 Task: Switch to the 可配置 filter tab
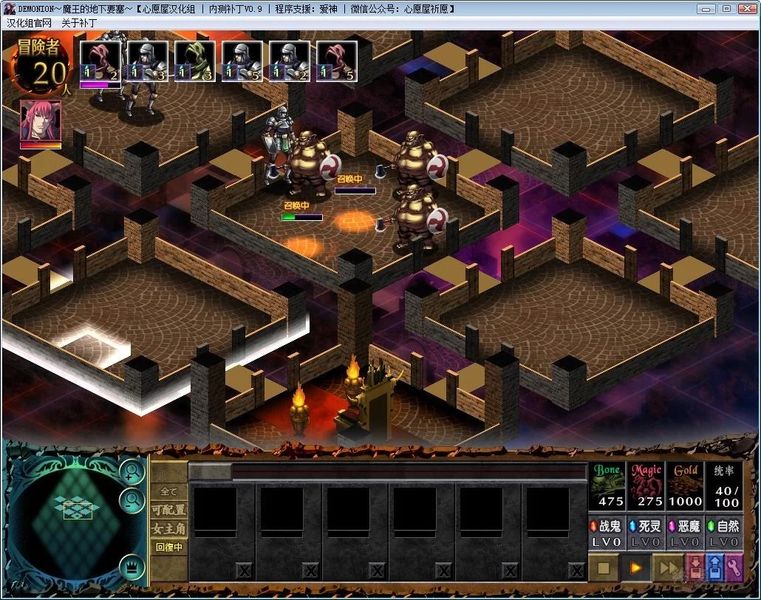click(x=168, y=510)
